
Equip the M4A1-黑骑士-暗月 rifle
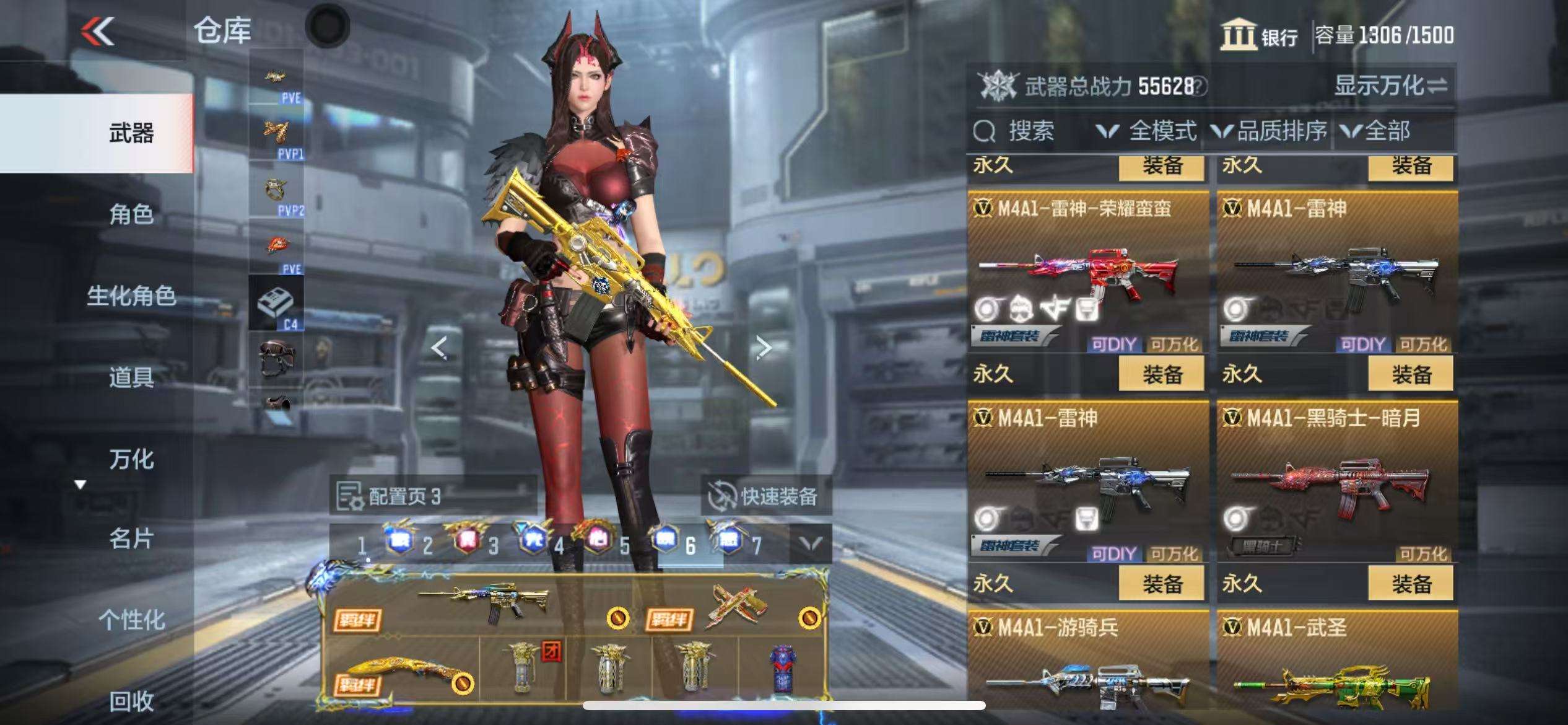[1410, 584]
